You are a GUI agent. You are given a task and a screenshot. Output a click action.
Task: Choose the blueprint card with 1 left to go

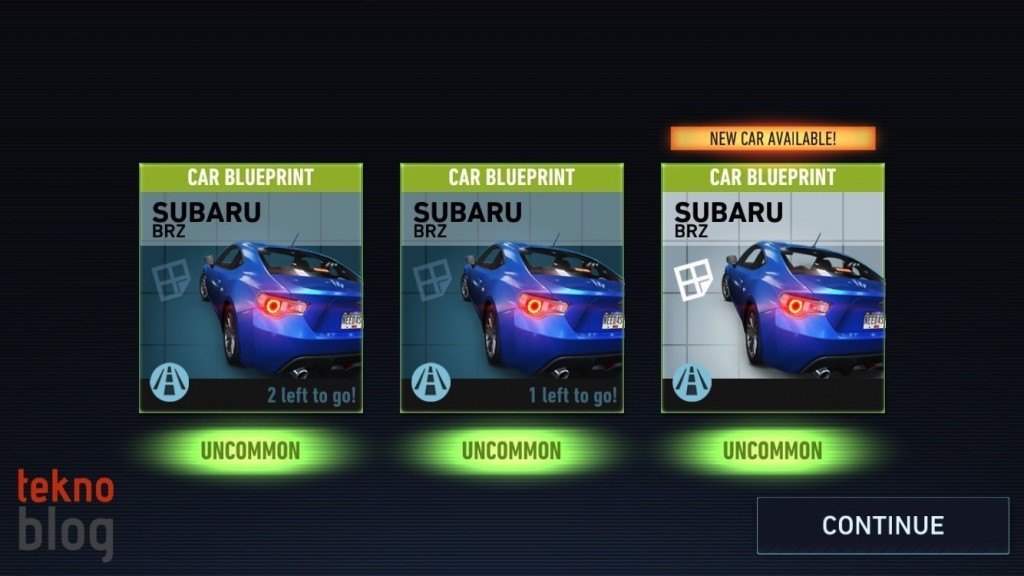(x=511, y=288)
